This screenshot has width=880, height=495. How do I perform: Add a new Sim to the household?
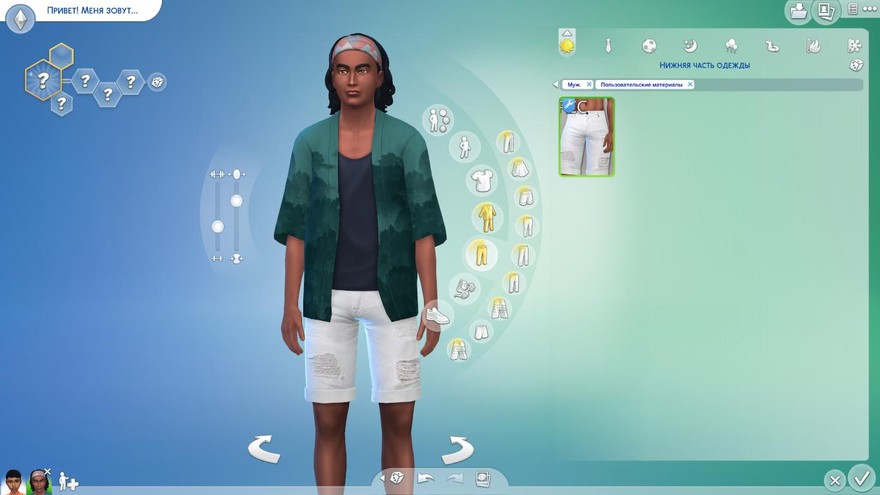(68, 481)
